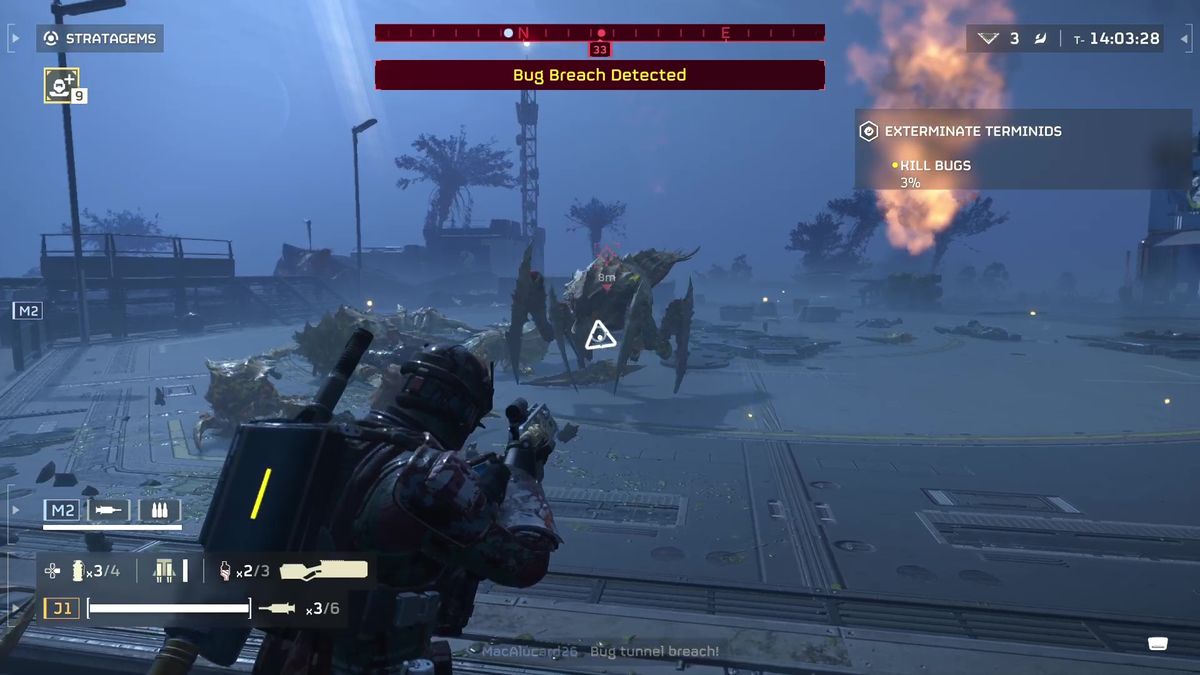Select the grenade icon in the loadout bar
The image size is (1200, 675).
[79, 571]
